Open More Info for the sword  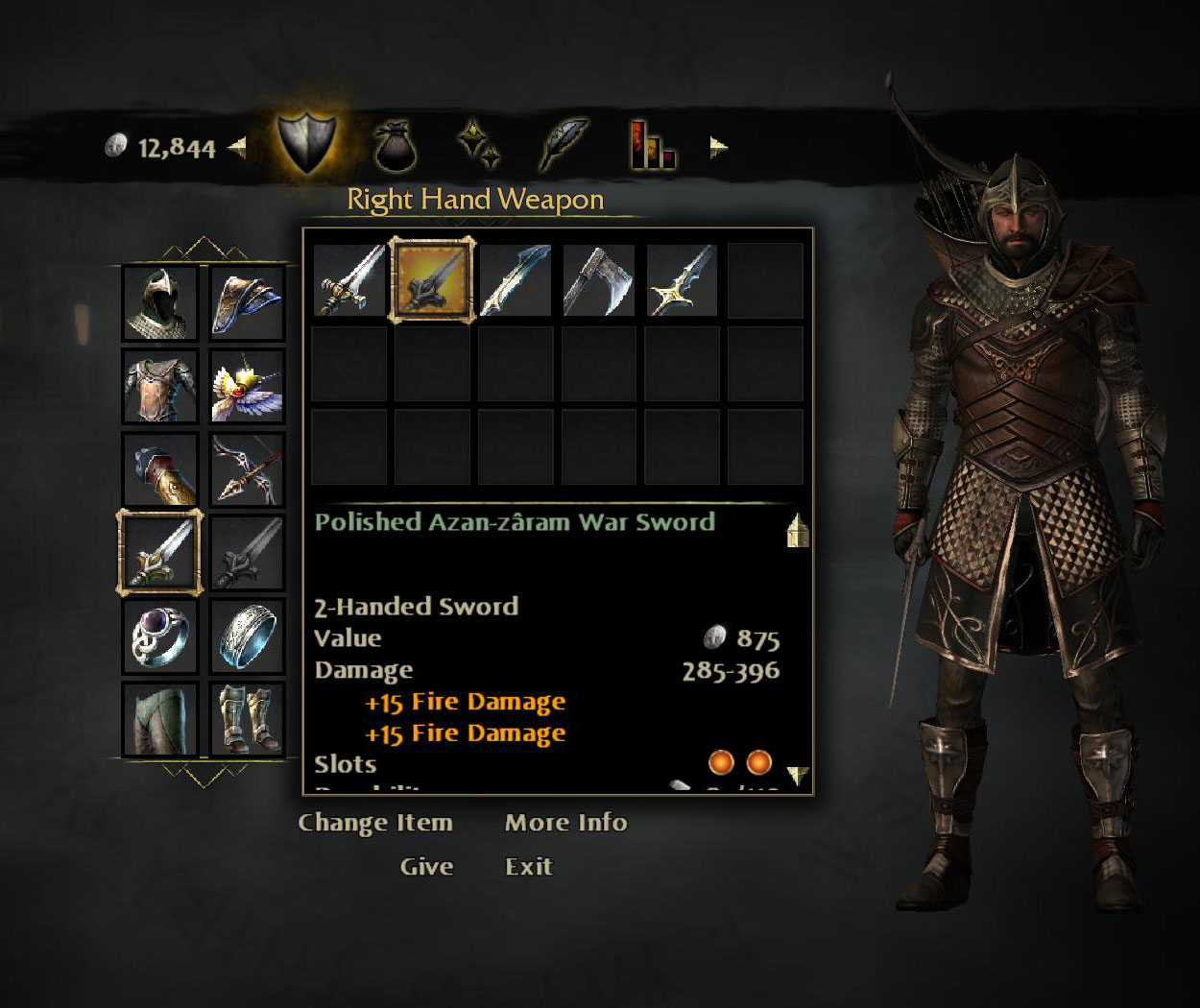tap(565, 823)
